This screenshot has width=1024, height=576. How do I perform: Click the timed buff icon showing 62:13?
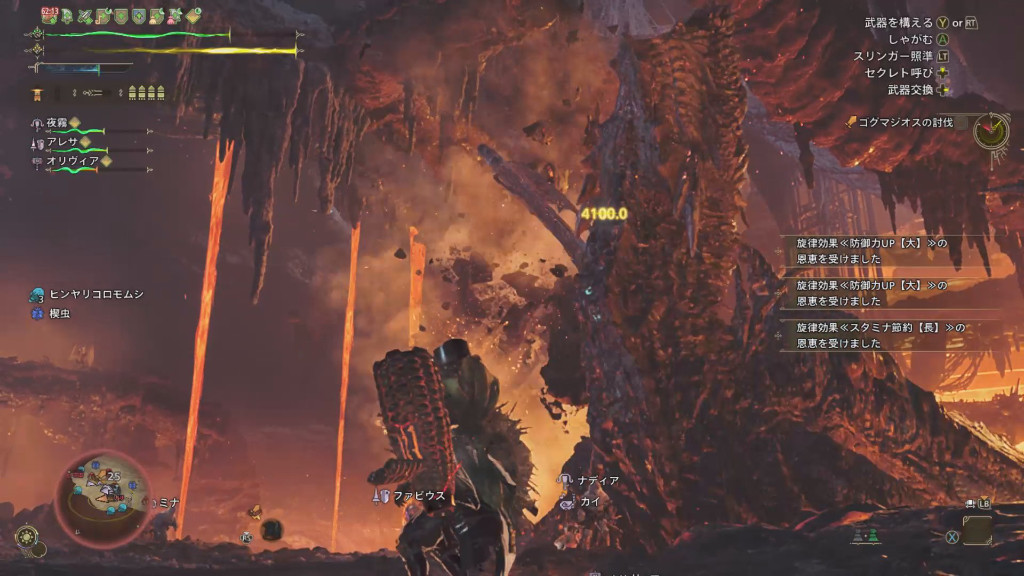point(49,15)
